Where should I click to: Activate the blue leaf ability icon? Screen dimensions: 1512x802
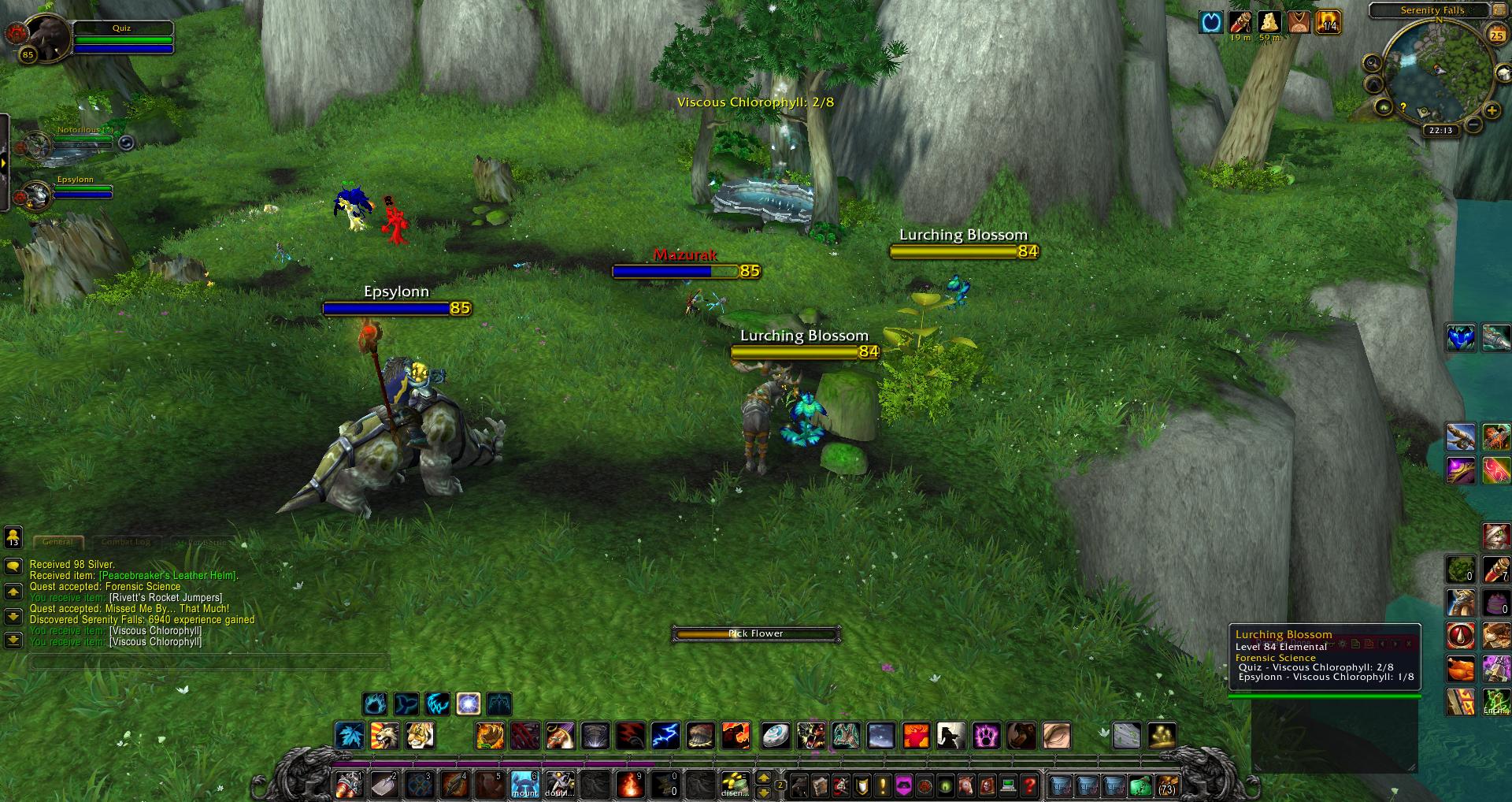tap(350, 736)
